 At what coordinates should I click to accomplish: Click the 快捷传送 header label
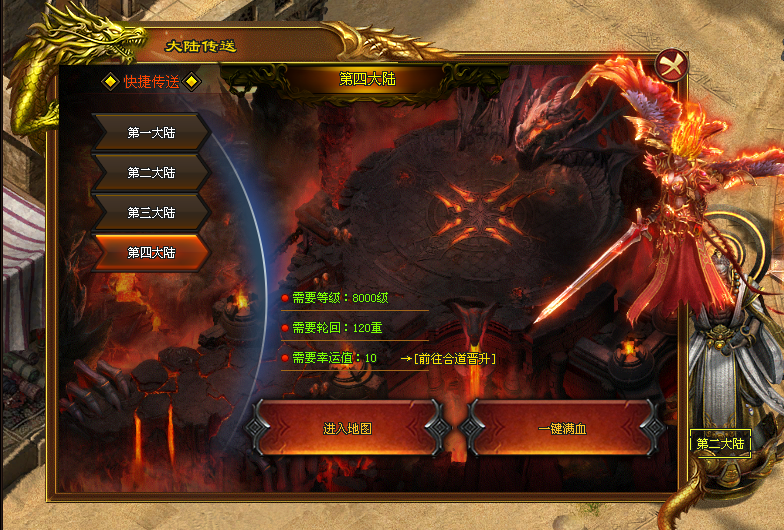[x=151, y=82]
